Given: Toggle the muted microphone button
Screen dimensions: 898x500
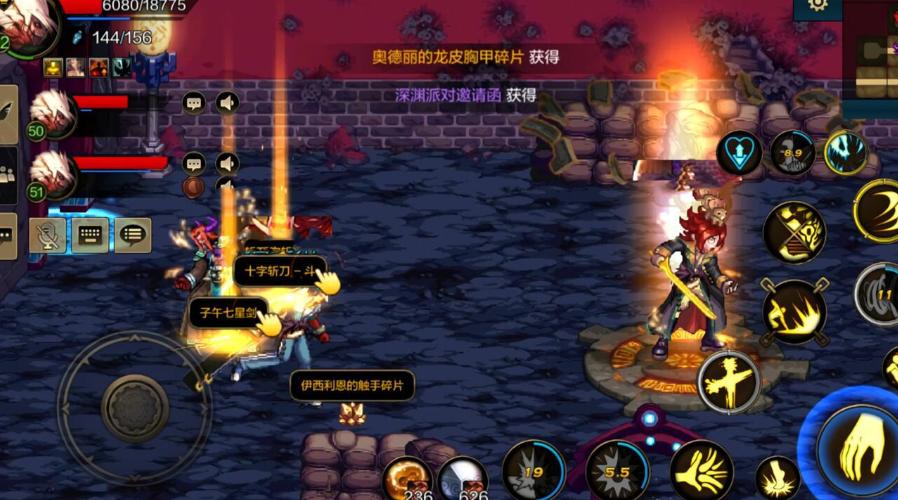Looking at the screenshot, I should pos(47,235).
